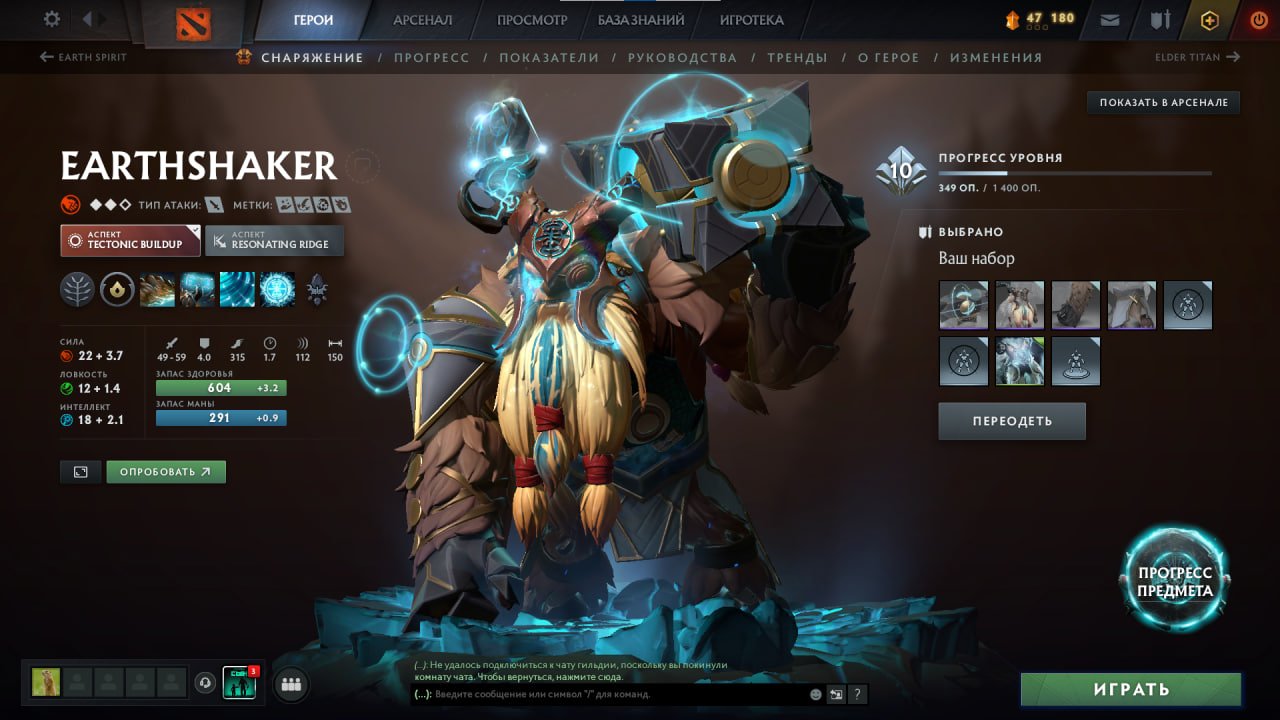This screenshot has width=1280, height=720.
Task: Click the level progress bar showing 349 ОП
Action: [1078, 172]
